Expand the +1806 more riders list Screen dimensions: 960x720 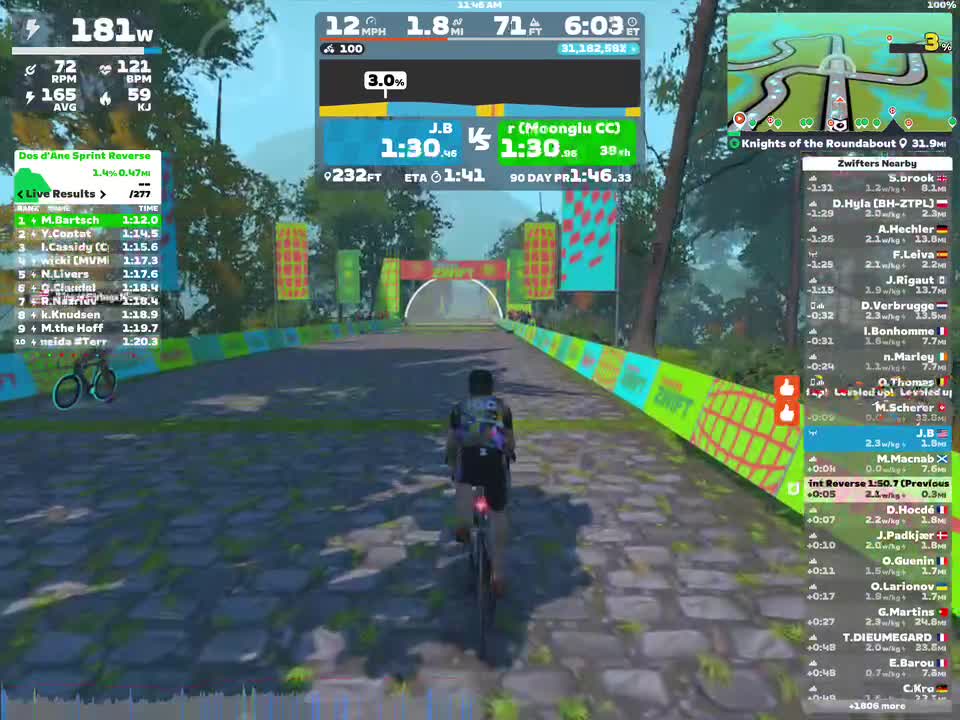tap(876, 706)
